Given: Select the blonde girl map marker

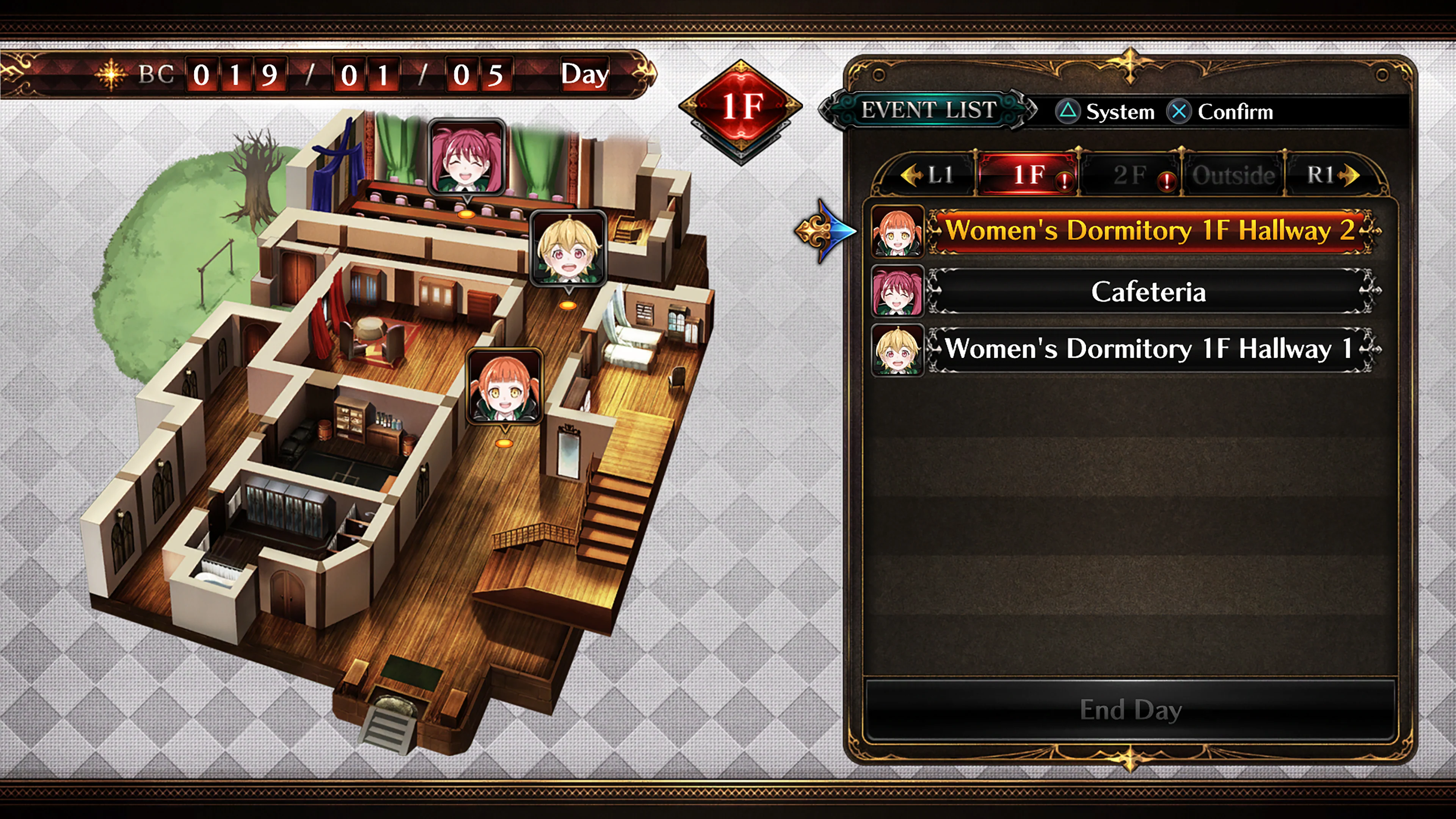Looking at the screenshot, I should (569, 249).
